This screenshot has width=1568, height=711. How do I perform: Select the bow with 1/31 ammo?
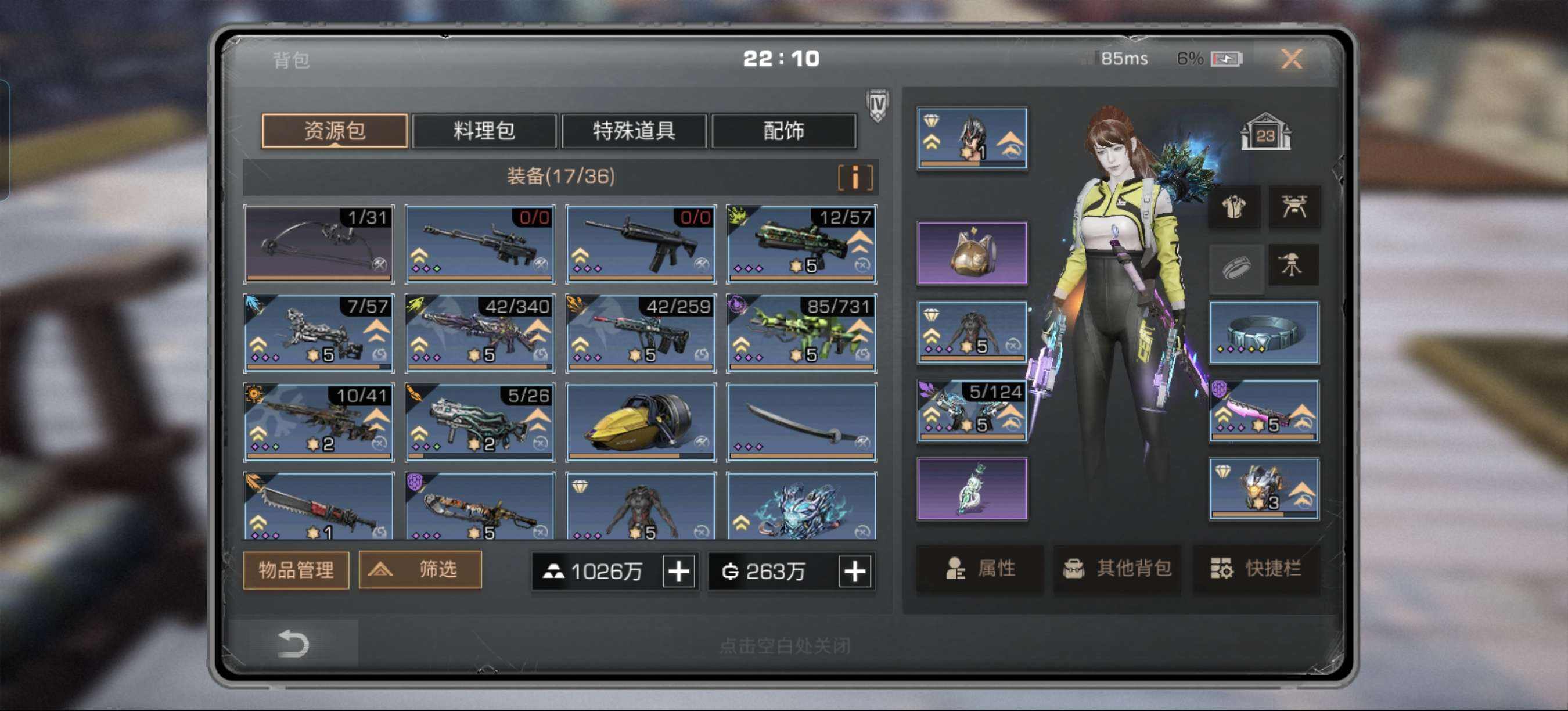pos(318,244)
